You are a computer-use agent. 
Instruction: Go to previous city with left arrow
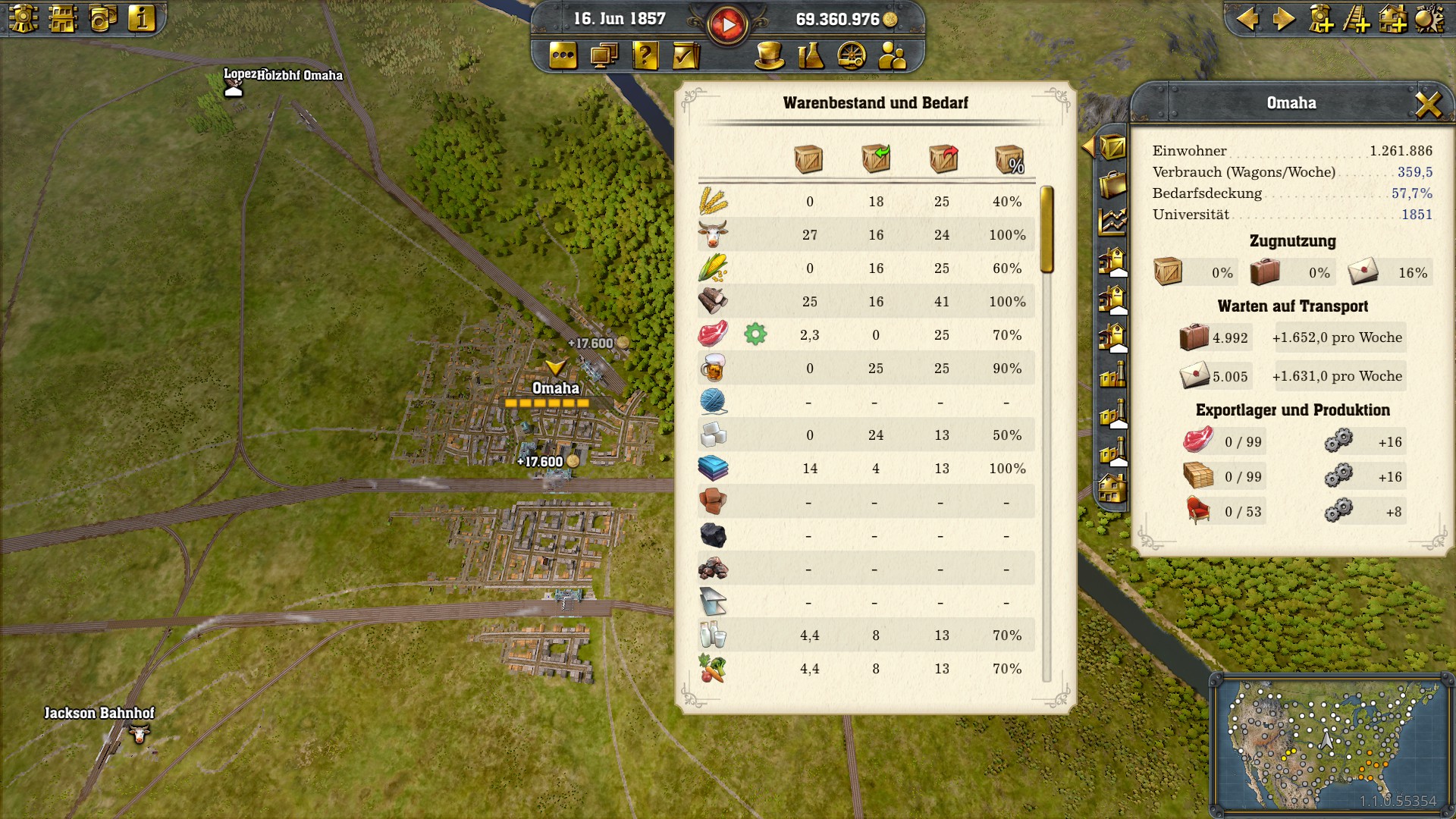click(x=1247, y=18)
